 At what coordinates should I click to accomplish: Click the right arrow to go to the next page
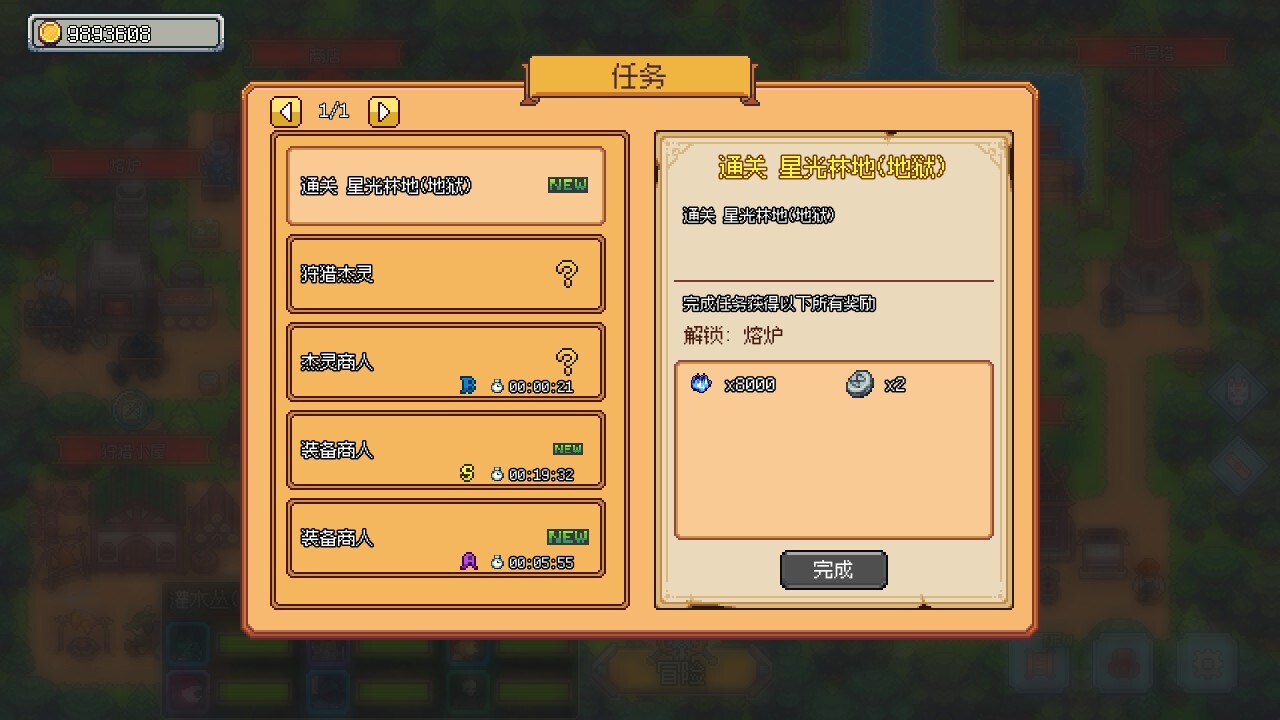[x=384, y=112]
